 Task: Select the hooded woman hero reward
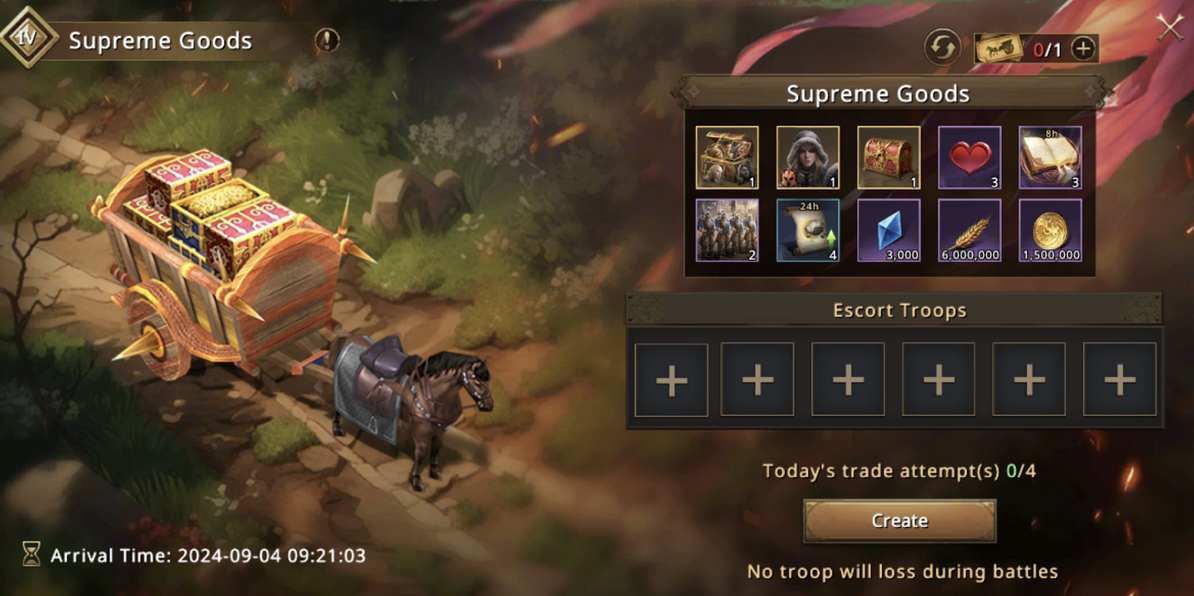click(808, 158)
